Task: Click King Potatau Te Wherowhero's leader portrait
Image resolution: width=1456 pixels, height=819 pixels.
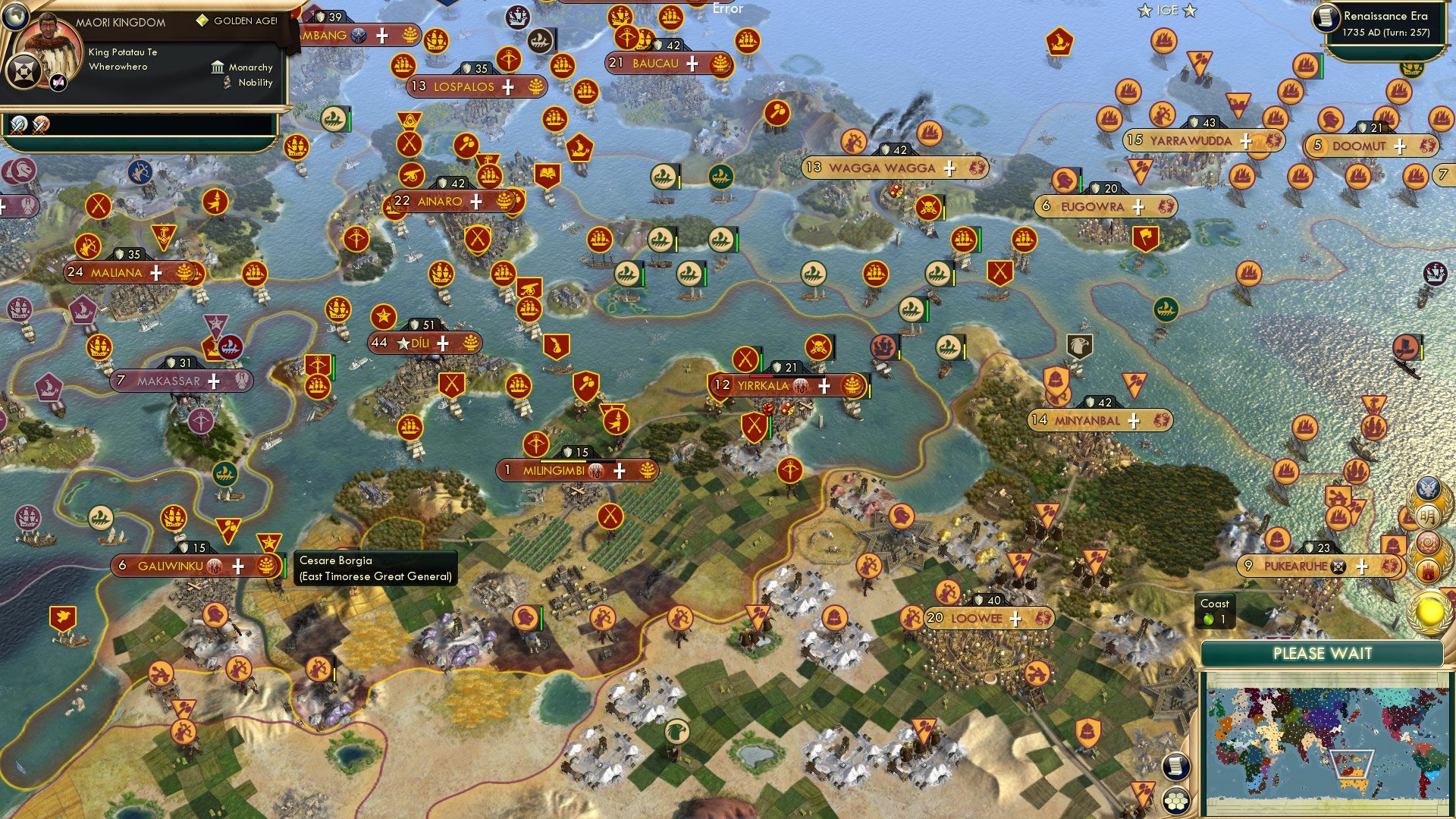Action: [x=49, y=42]
